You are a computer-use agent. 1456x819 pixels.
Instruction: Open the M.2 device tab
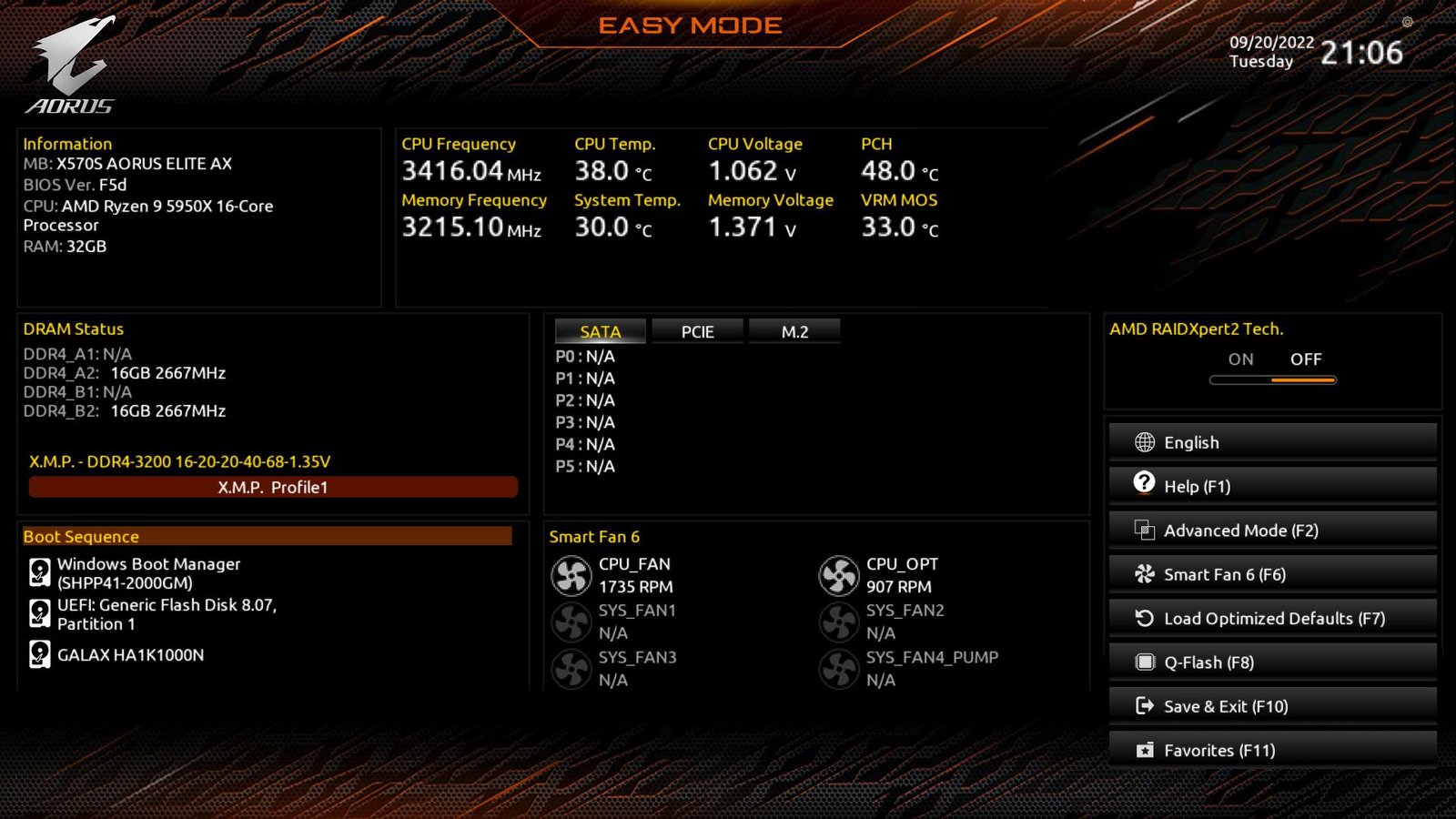coord(794,331)
